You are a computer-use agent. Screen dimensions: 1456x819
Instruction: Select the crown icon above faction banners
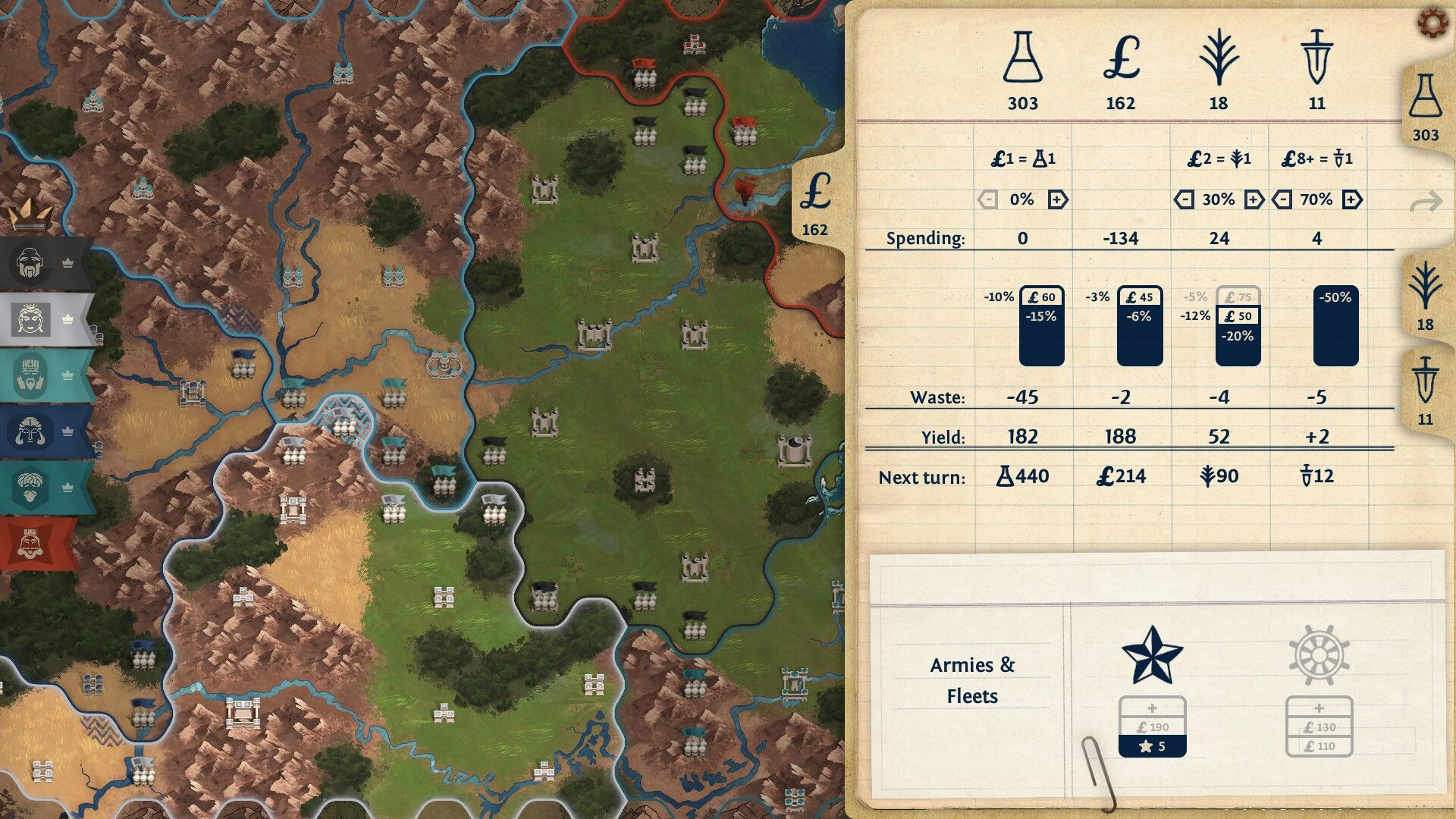pyautogui.click(x=30, y=214)
